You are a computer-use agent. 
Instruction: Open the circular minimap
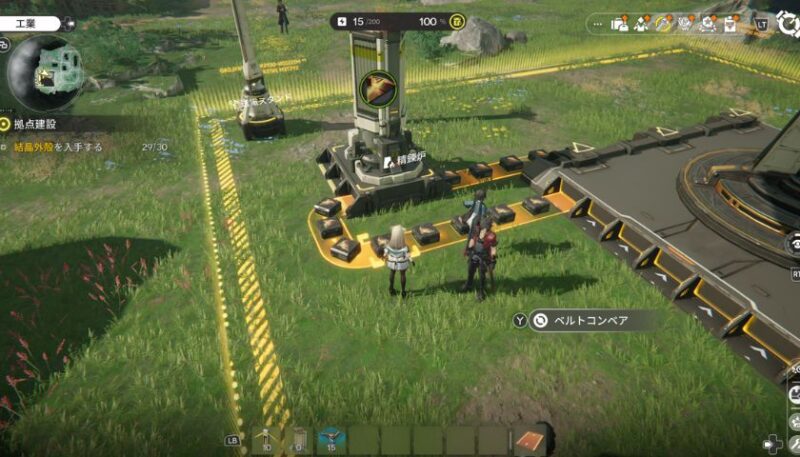43,72
